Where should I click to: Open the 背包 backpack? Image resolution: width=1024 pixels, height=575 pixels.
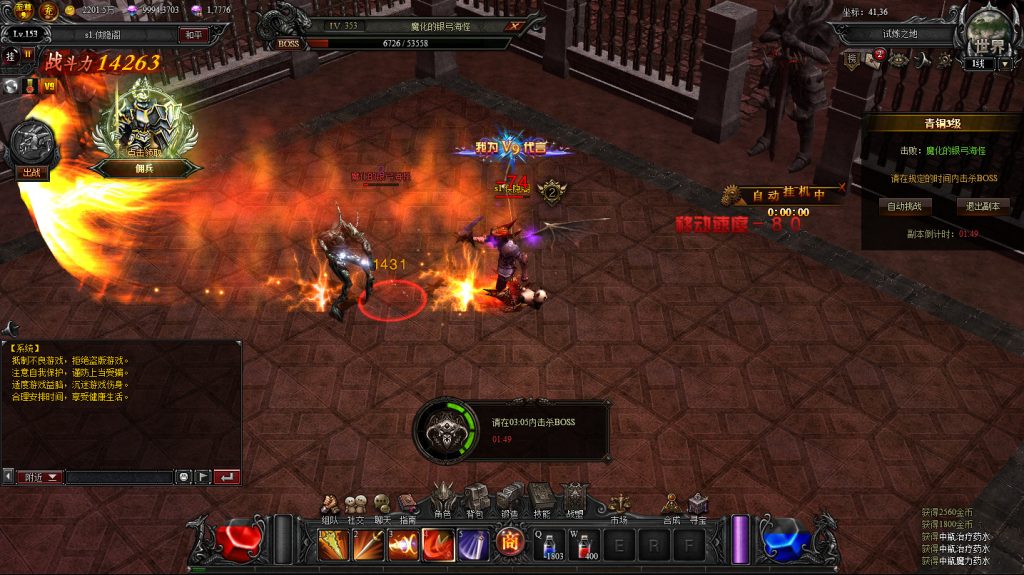pyautogui.click(x=475, y=501)
